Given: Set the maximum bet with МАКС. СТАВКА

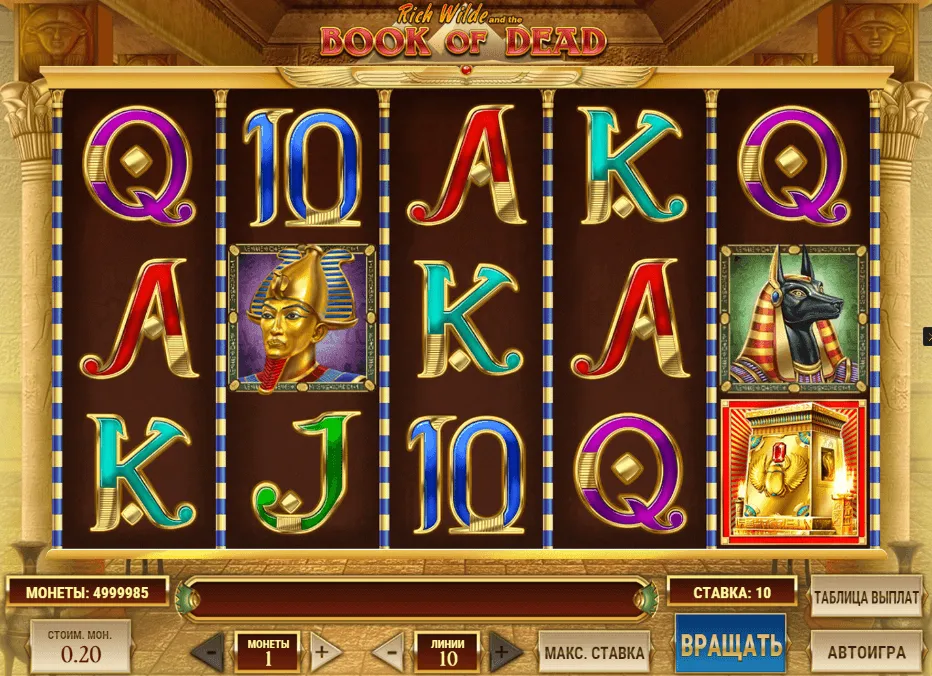Looking at the screenshot, I should (594, 654).
